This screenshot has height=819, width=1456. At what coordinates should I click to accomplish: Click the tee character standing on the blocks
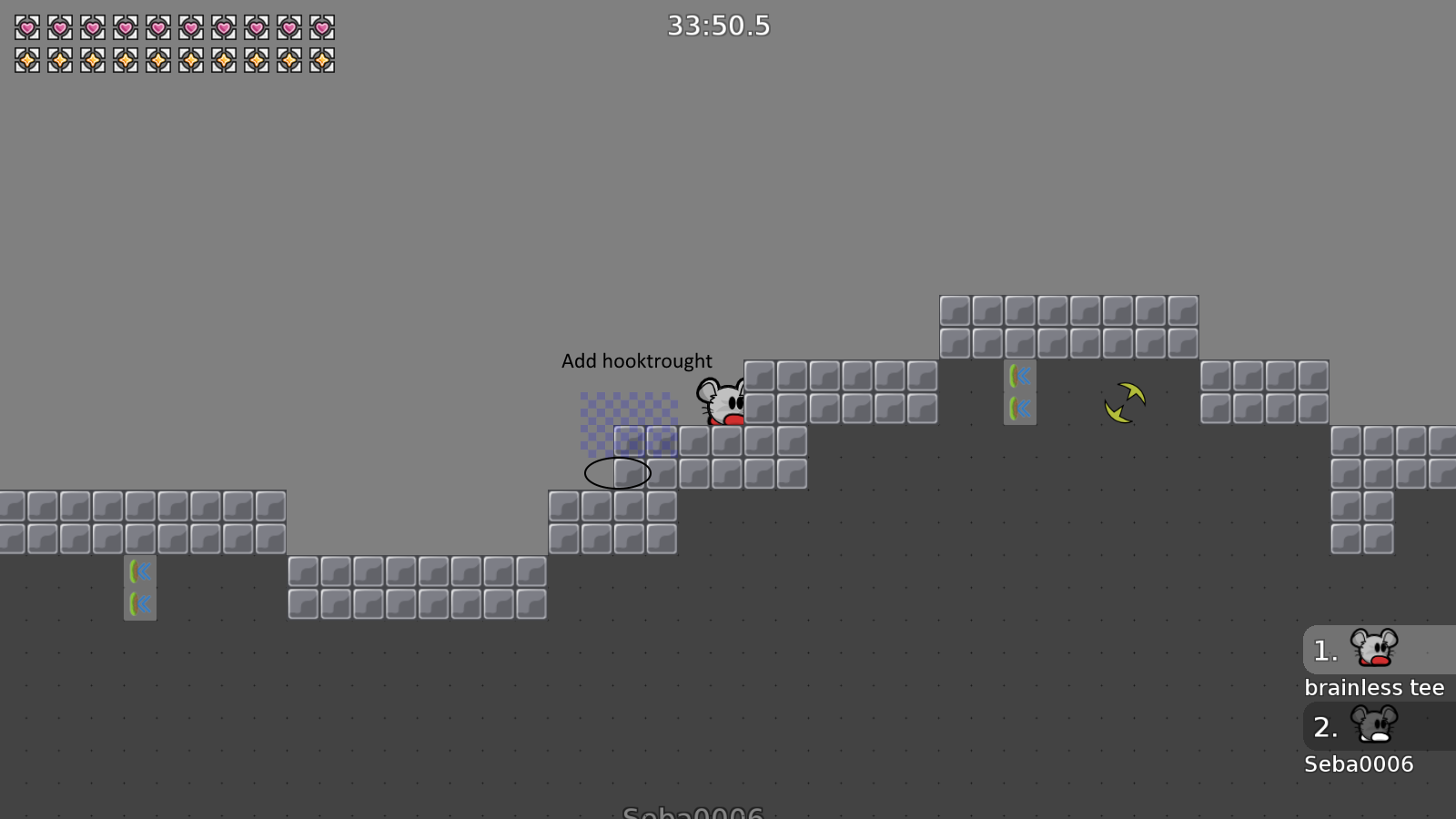pos(722,399)
